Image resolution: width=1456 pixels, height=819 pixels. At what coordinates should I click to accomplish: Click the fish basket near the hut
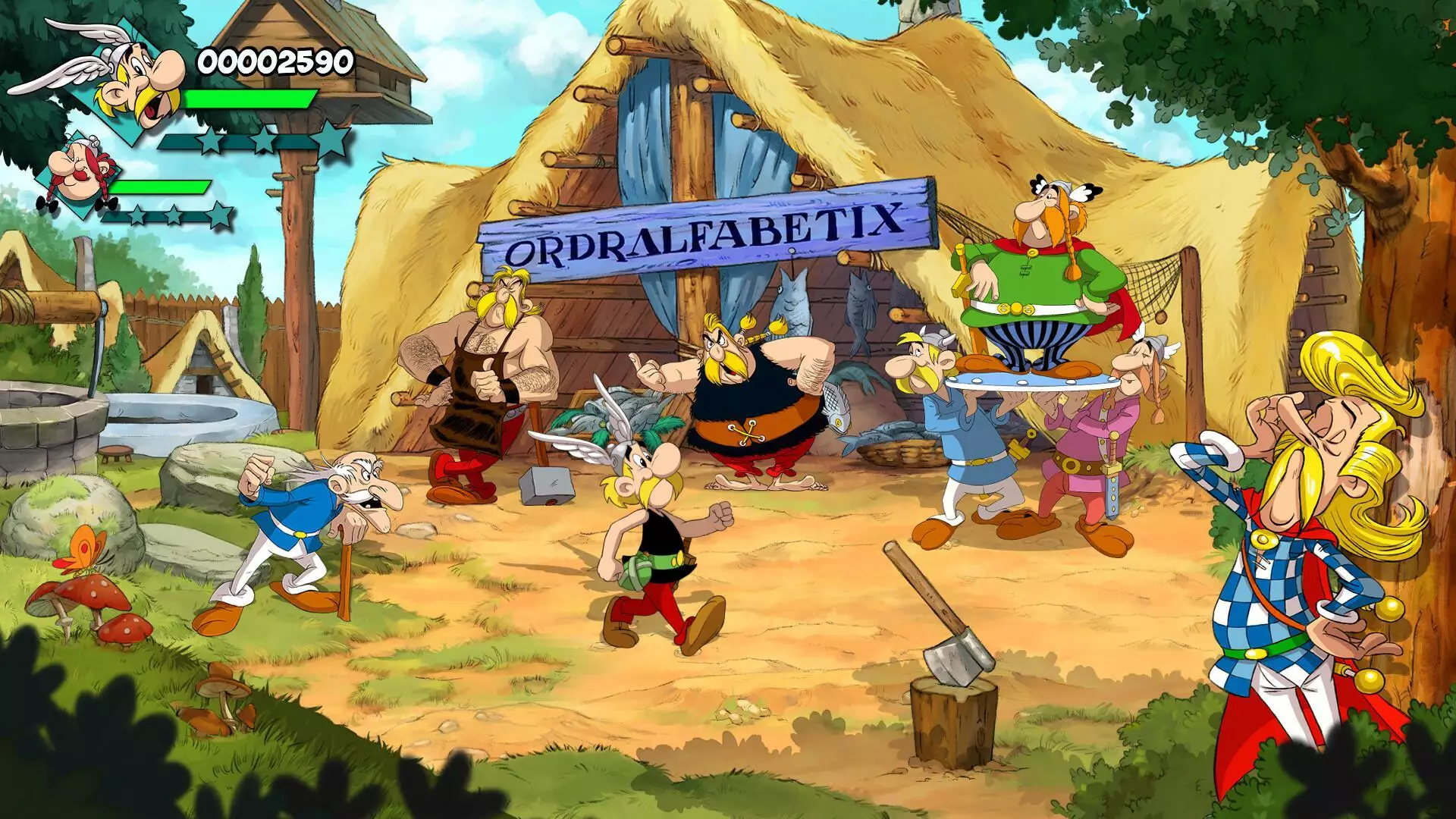tap(899, 451)
